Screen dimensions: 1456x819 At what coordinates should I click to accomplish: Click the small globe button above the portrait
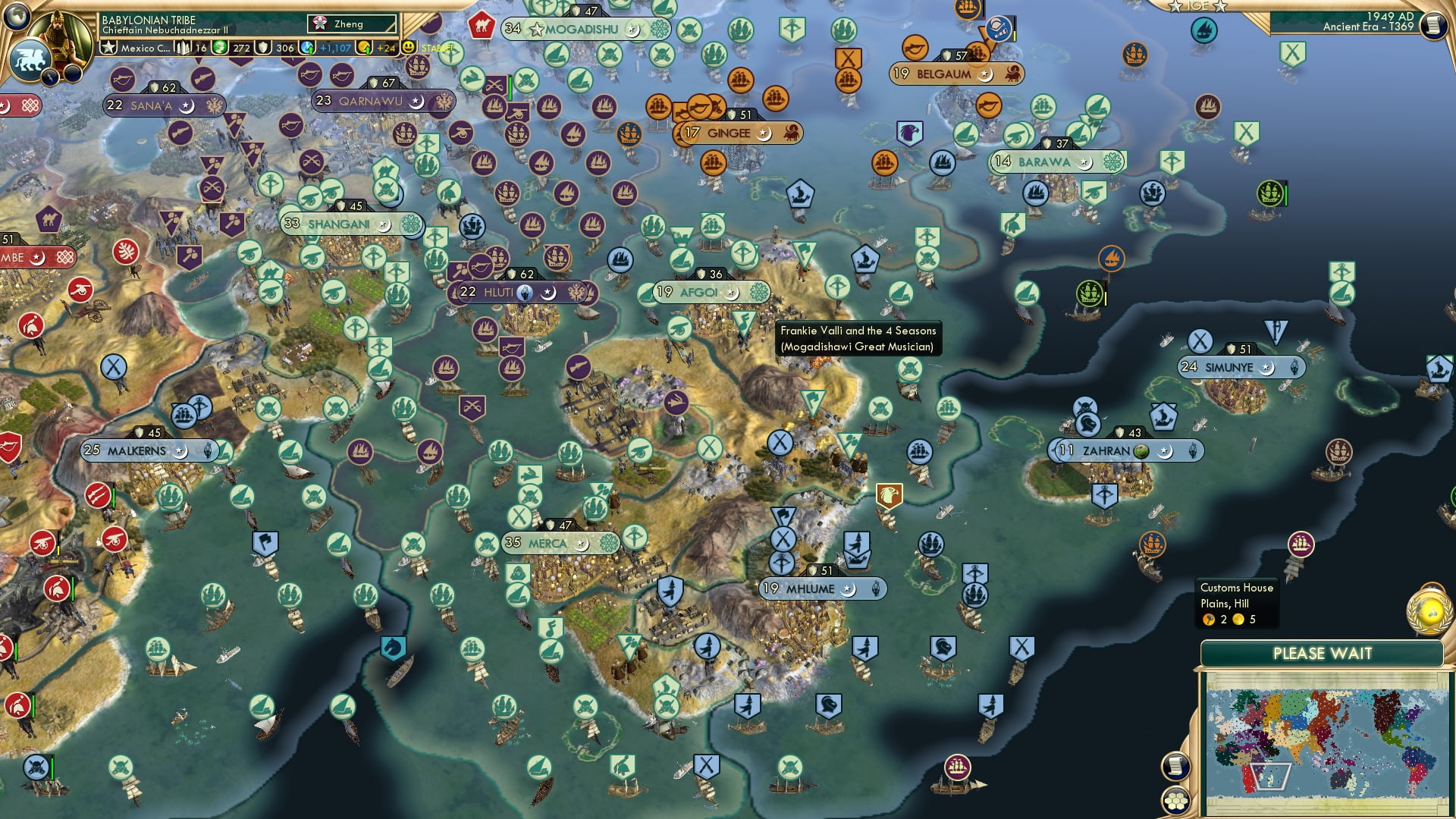17,14
